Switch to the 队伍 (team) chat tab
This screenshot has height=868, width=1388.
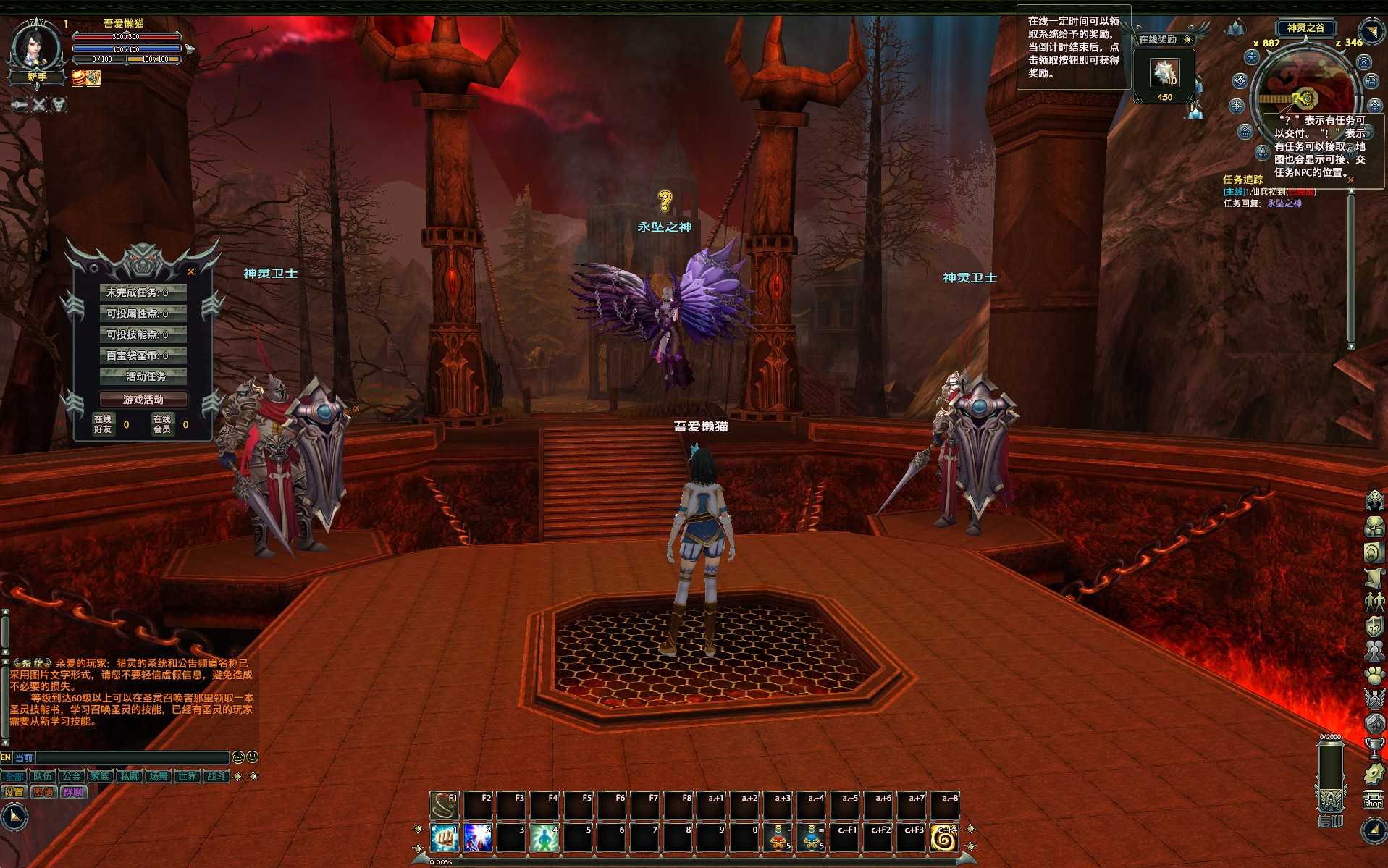pos(43,776)
